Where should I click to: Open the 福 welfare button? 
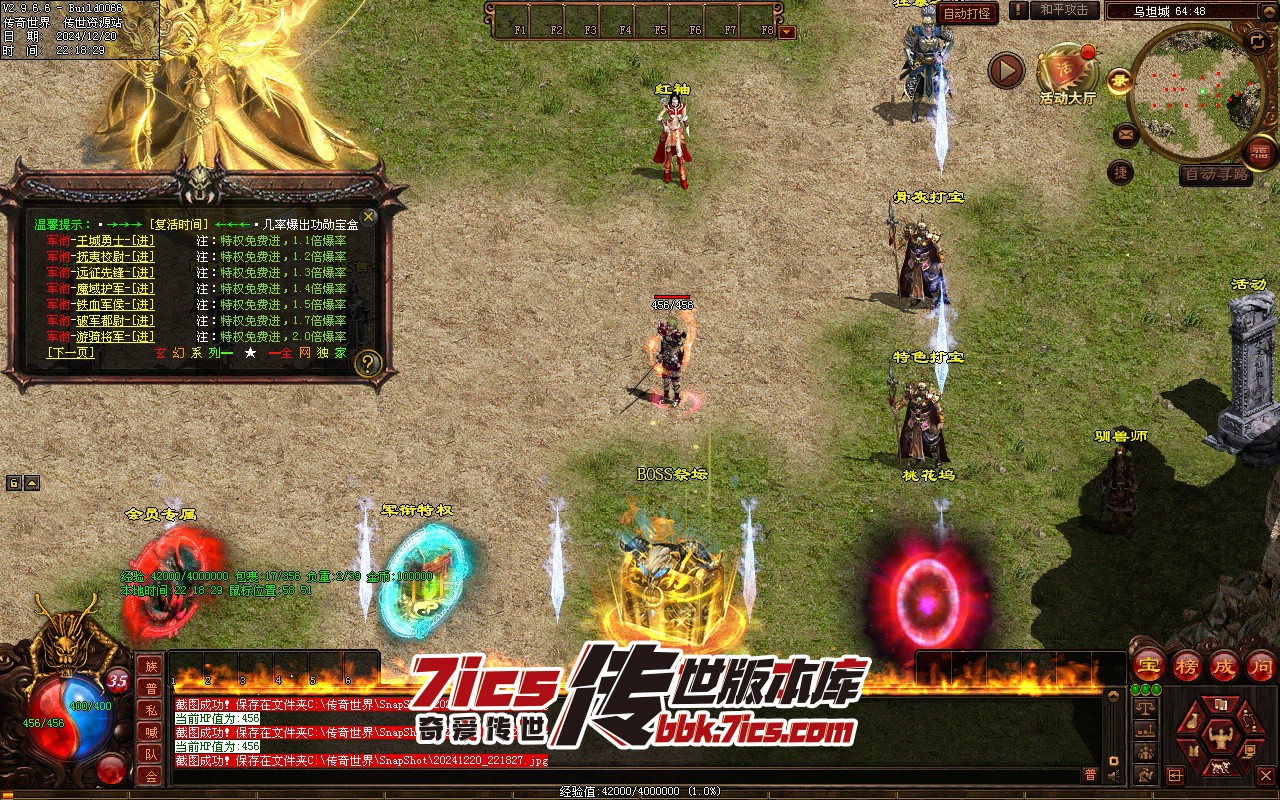1259,153
